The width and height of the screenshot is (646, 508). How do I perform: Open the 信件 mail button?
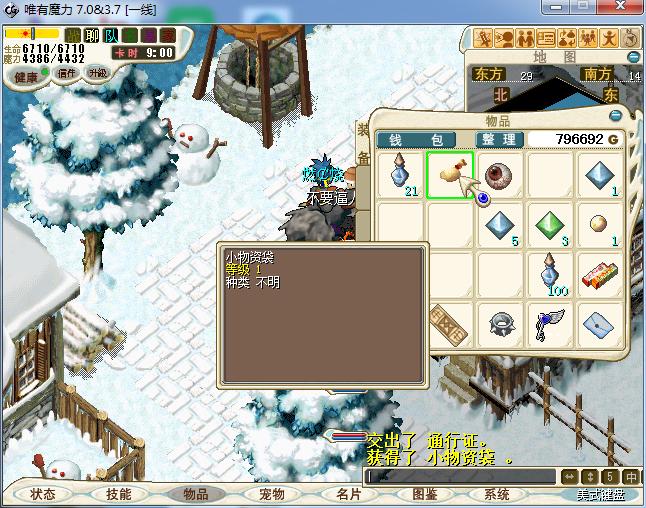click(67, 73)
